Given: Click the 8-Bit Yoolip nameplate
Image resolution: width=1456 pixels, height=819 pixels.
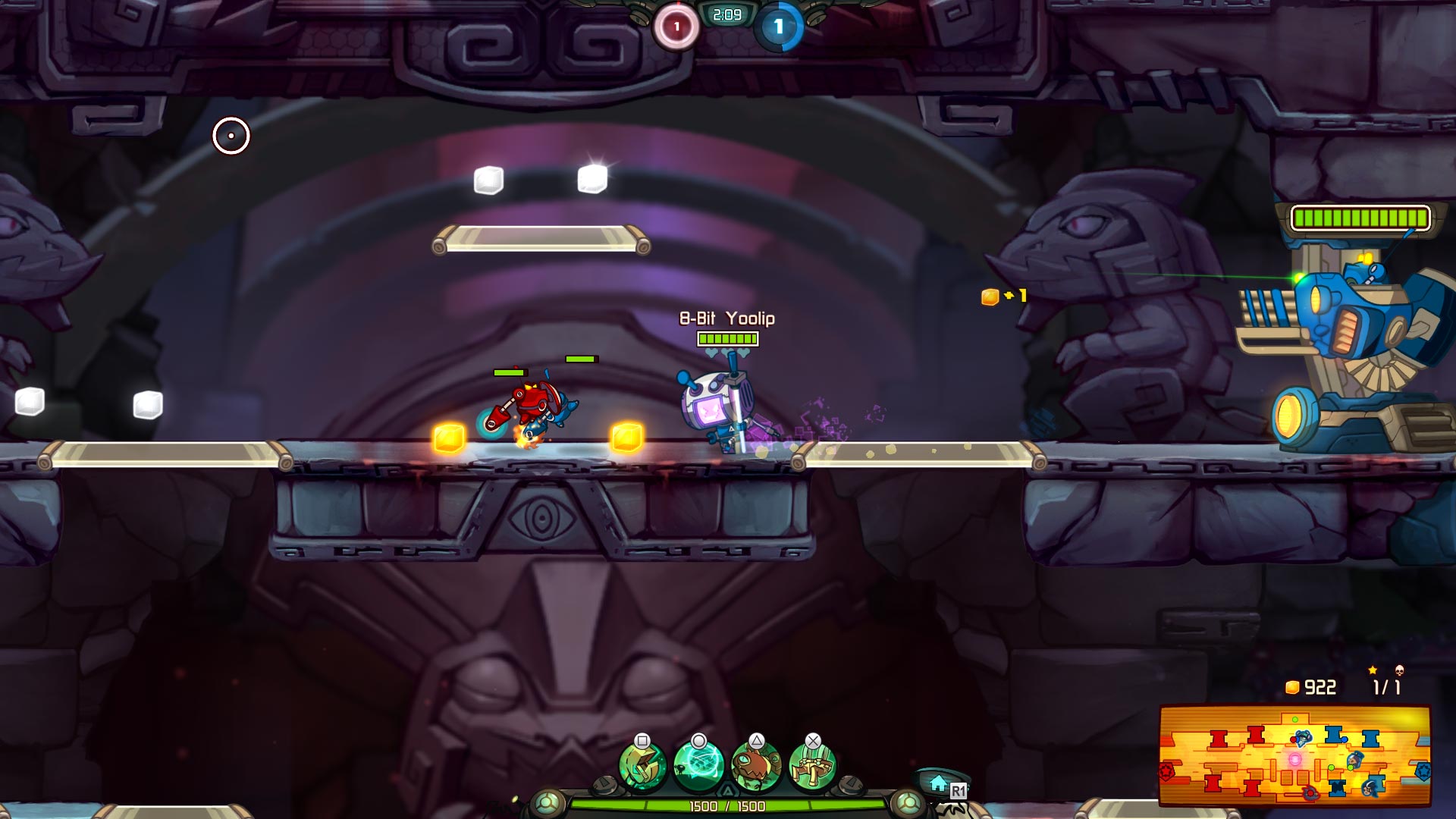Looking at the screenshot, I should (x=726, y=319).
